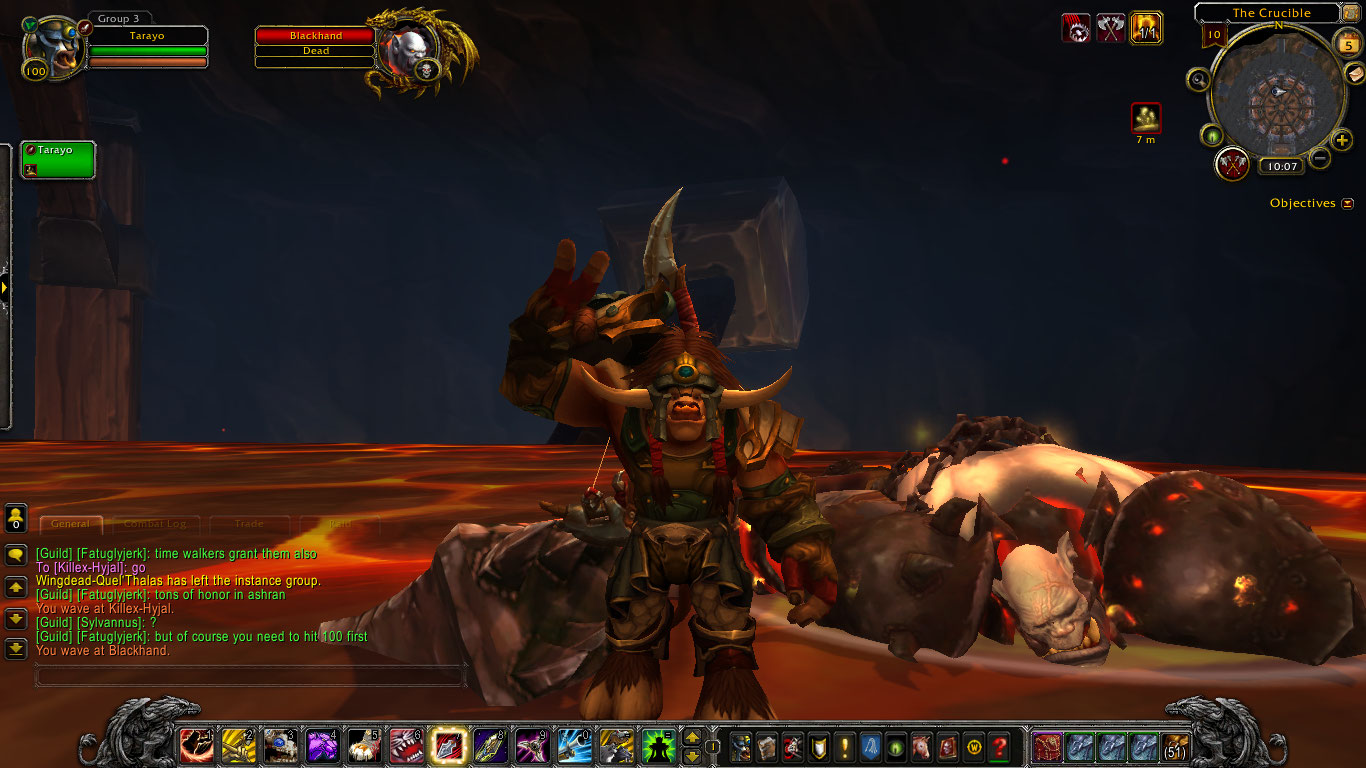Image resolution: width=1366 pixels, height=768 pixels.
Task: Select the green Tarayo raid frame
Action: (x=58, y=159)
